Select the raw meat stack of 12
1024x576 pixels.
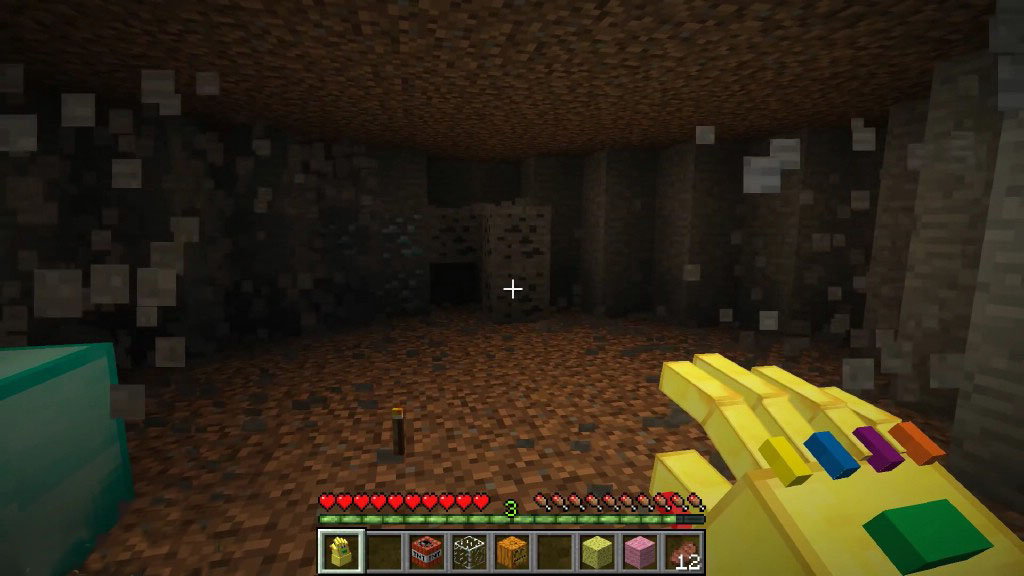coord(683,551)
